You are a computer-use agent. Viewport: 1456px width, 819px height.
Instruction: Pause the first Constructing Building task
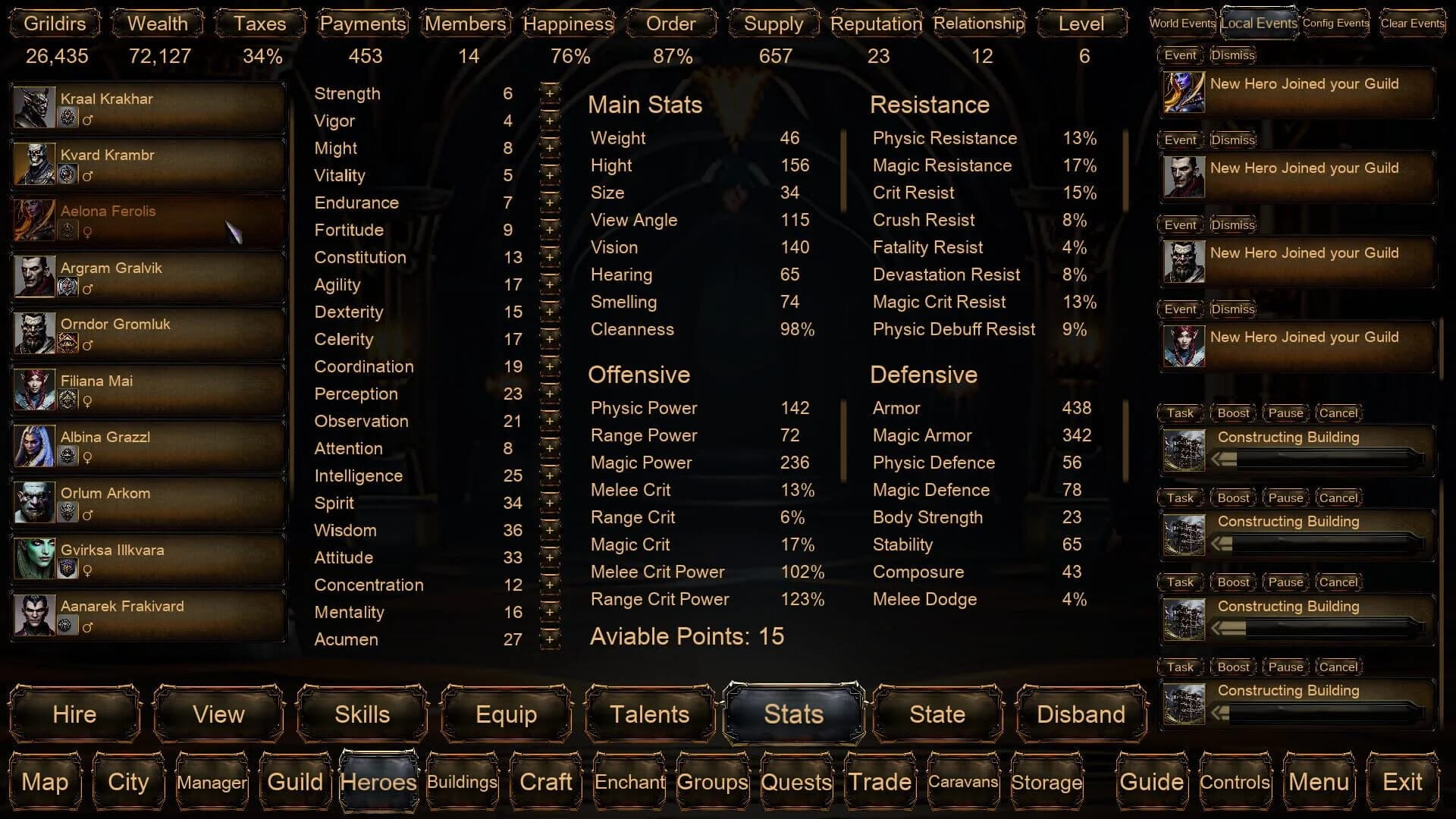tap(1285, 413)
